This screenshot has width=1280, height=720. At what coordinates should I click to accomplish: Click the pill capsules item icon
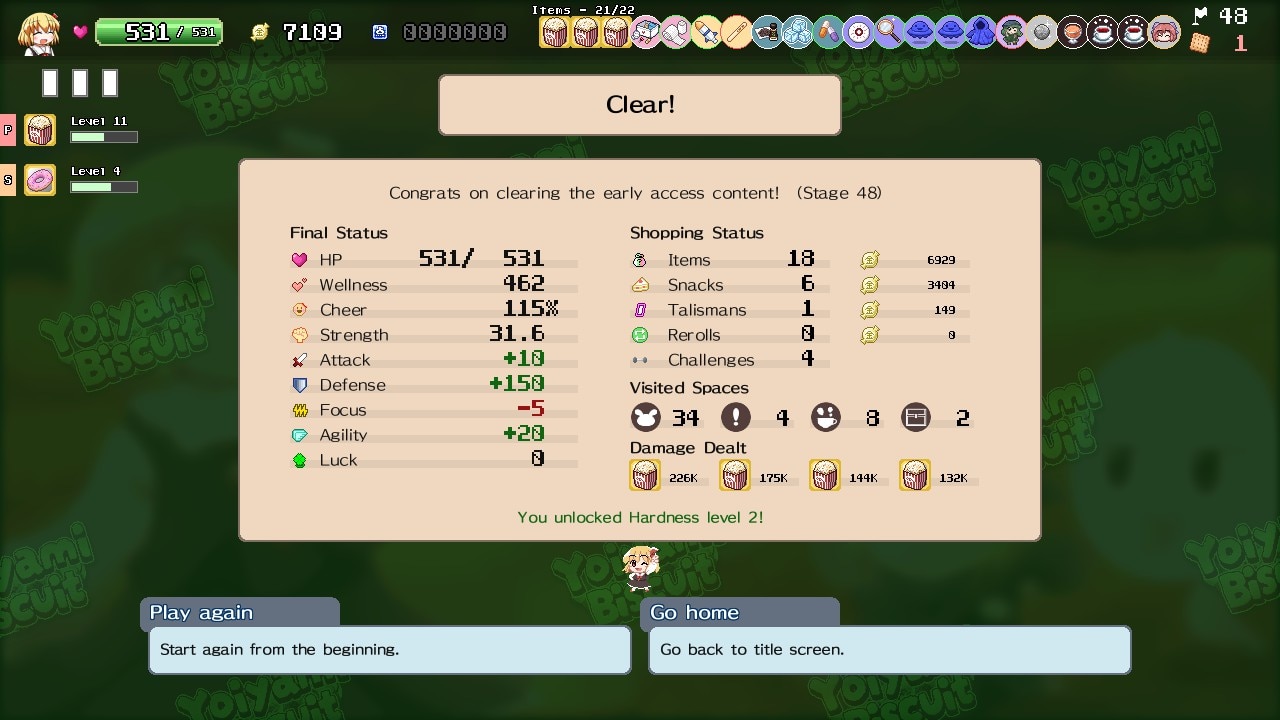(x=828, y=33)
